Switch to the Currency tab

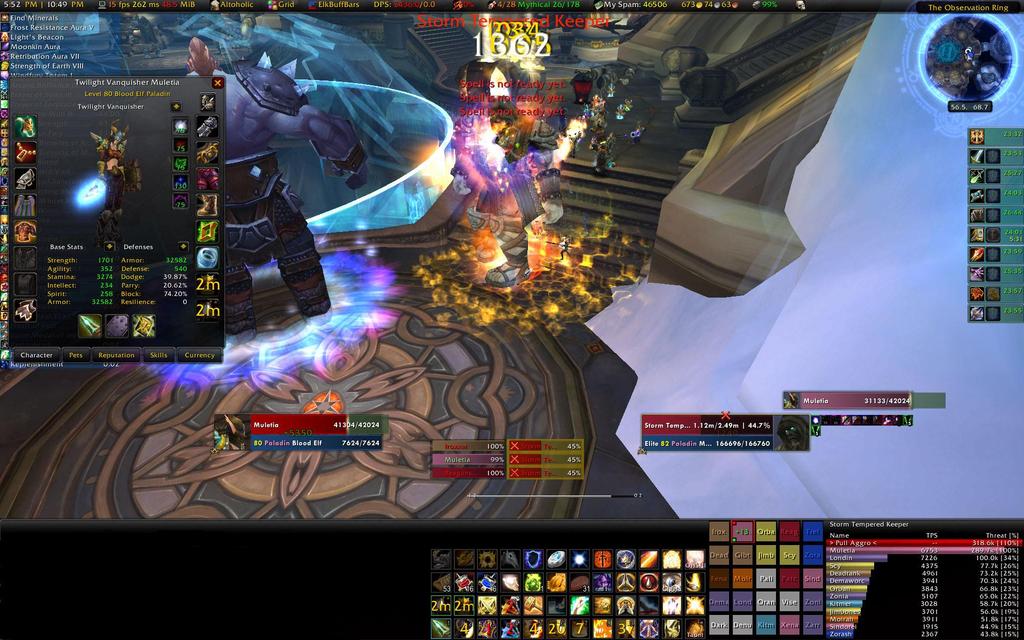click(x=199, y=355)
